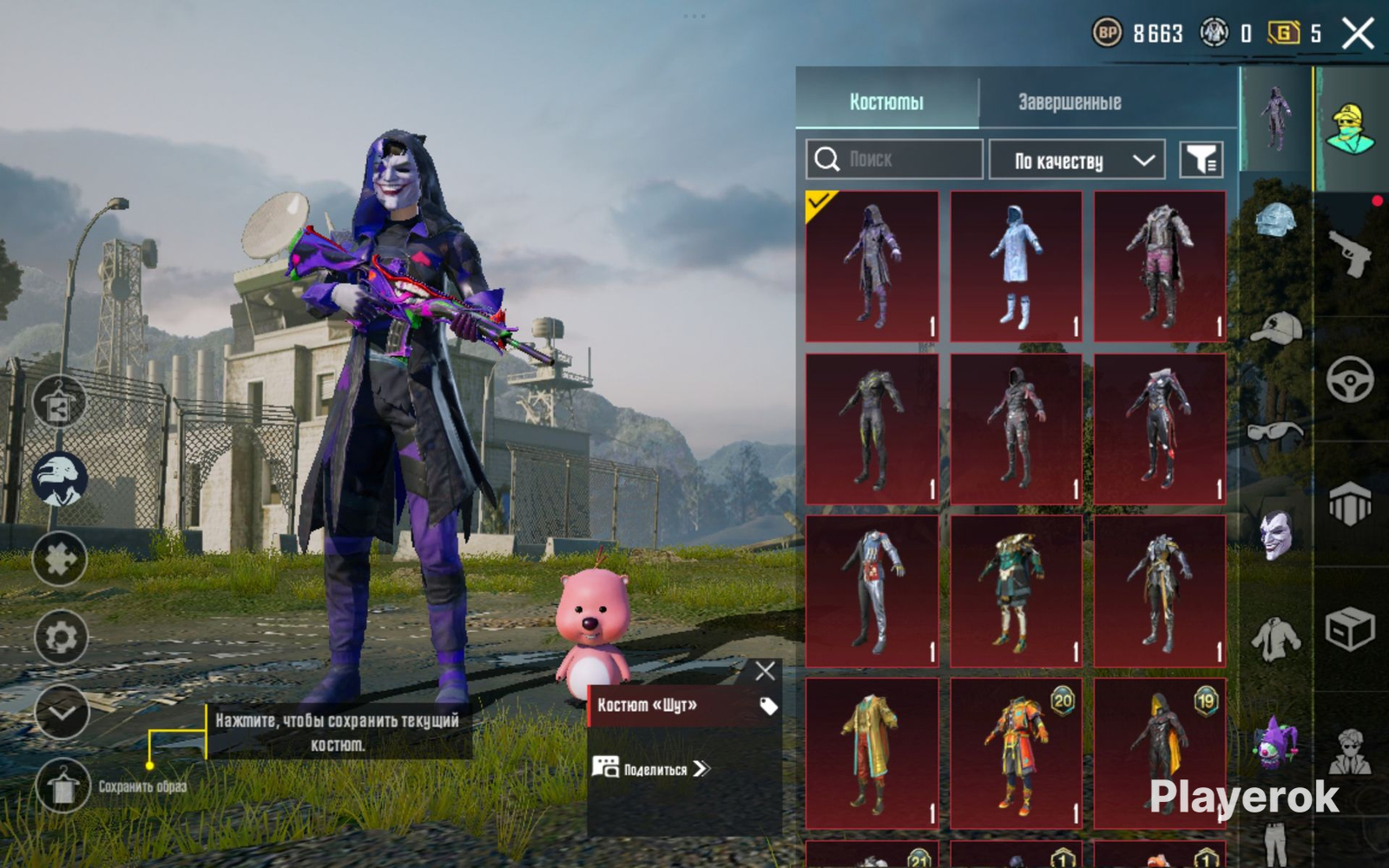This screenshot has height=868, width=1389.
Task: Save current look via Сохранить образ
Action: 63,787
